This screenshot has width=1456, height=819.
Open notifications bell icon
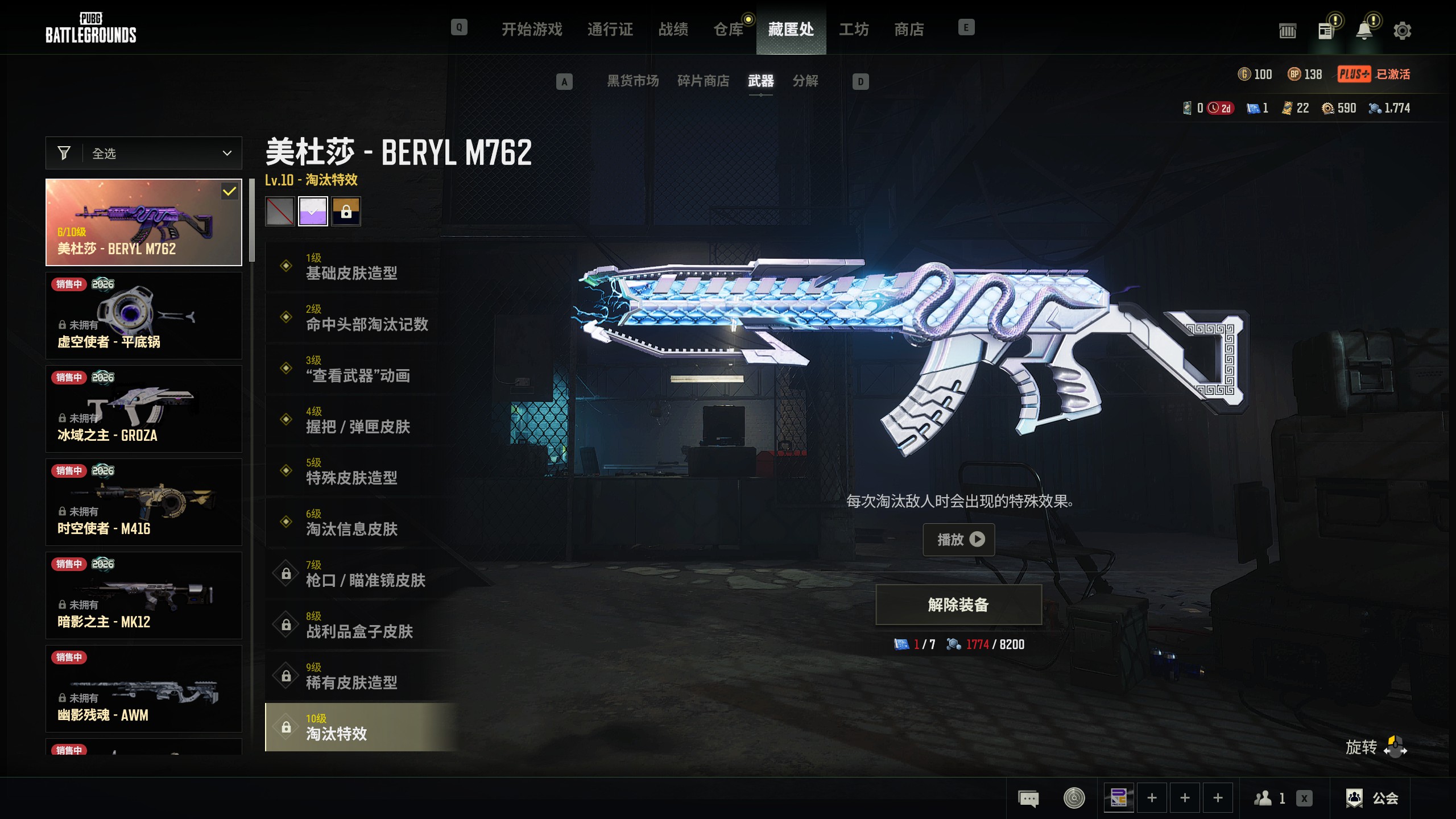tap(1364, 30)
